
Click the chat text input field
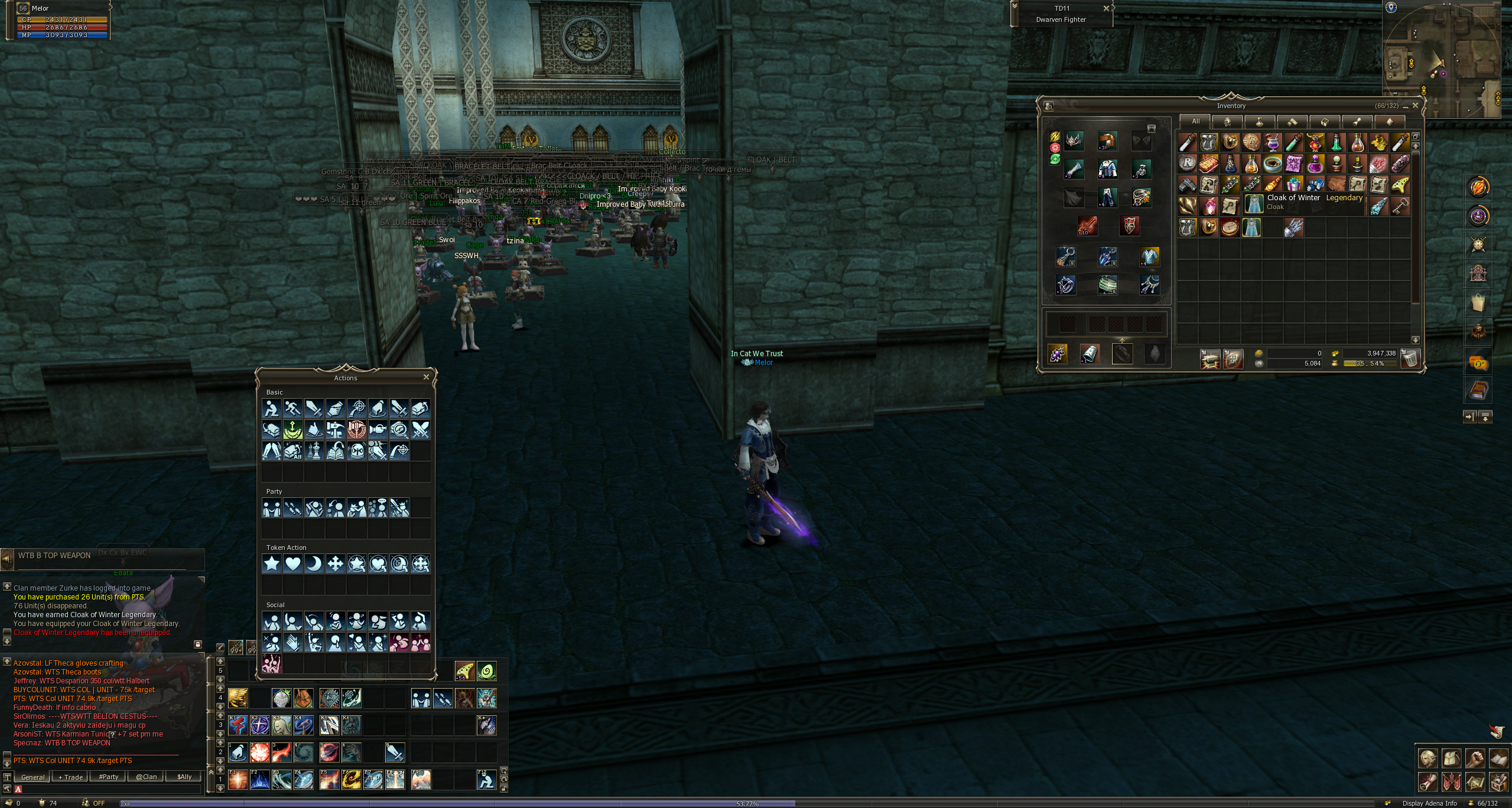[x=109, y=789]
